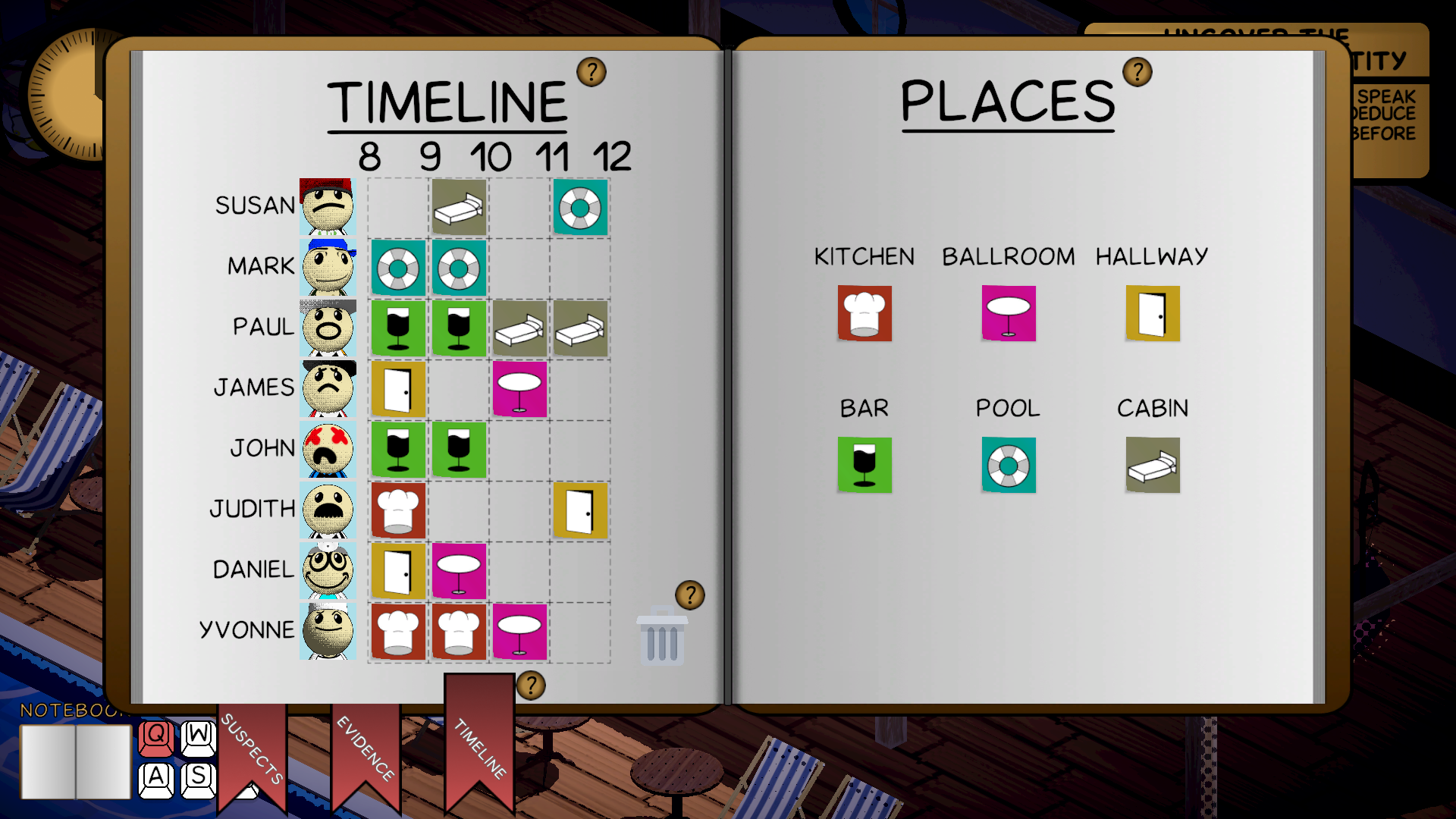
Task: Select the Ballroom table icon
Action: pos(1007,314)
